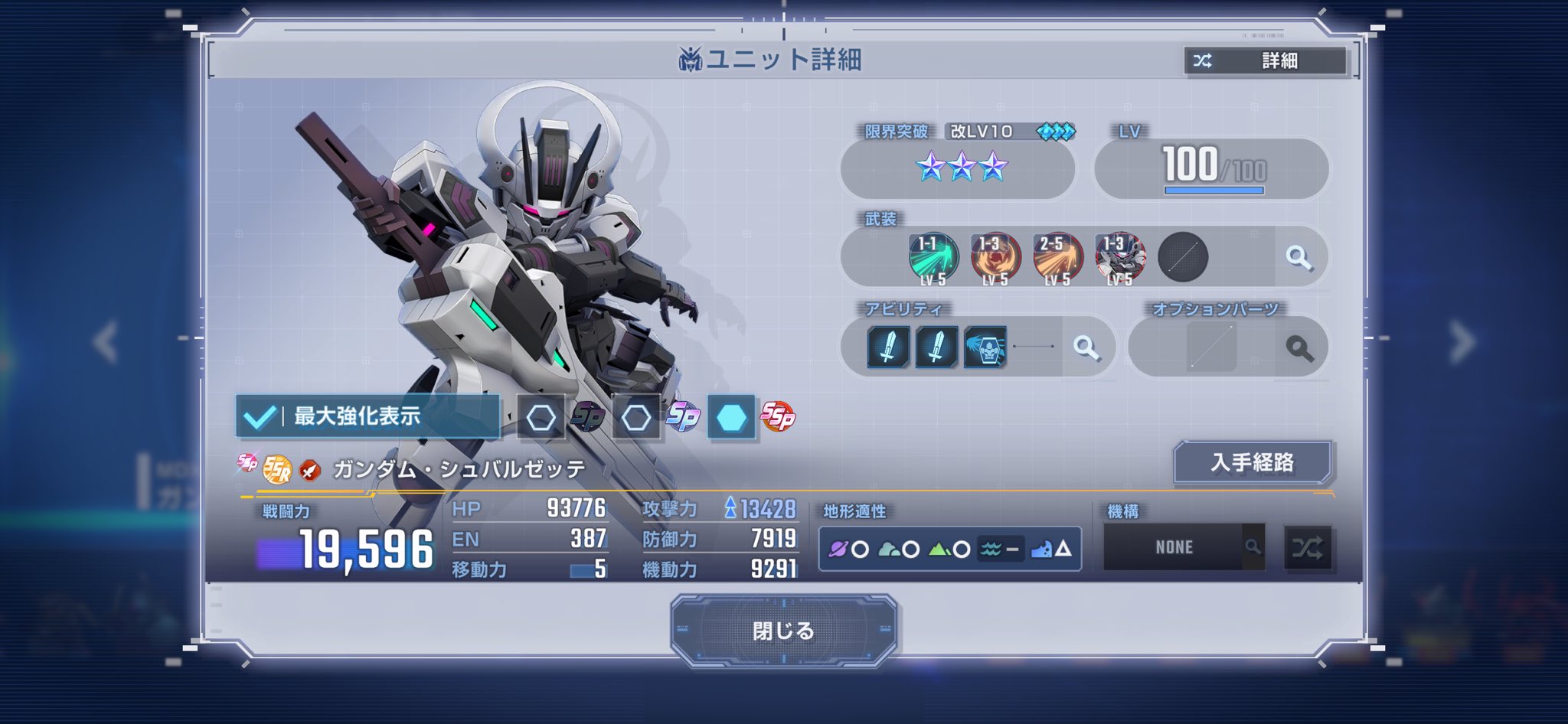This screenshot has height=724, width=1568.
Task: Open the オプションパーツ magnifier
Action: point(1299,348)
